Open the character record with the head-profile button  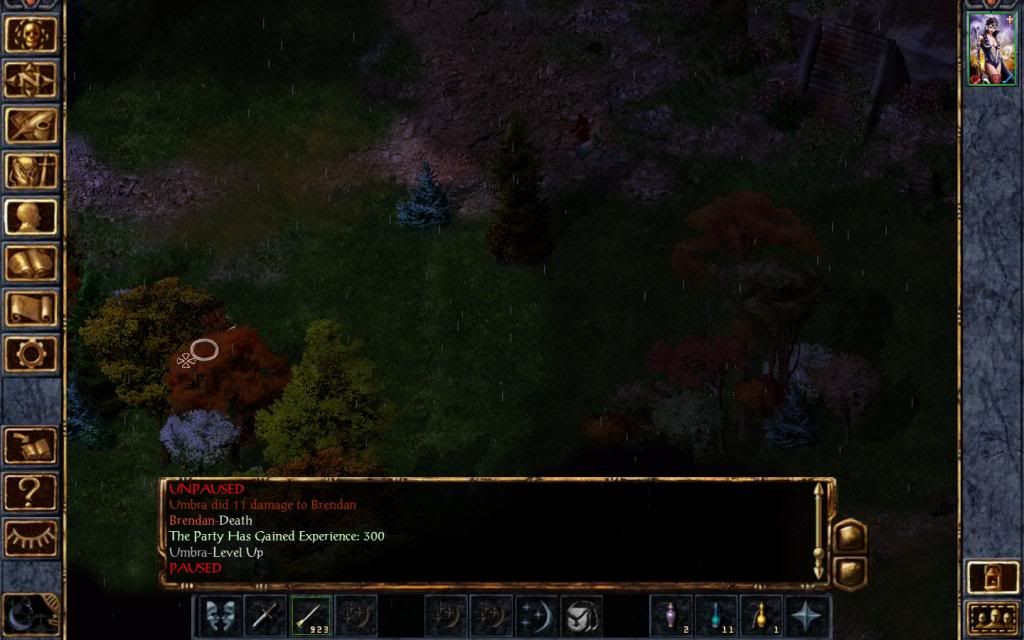point(31,217)
